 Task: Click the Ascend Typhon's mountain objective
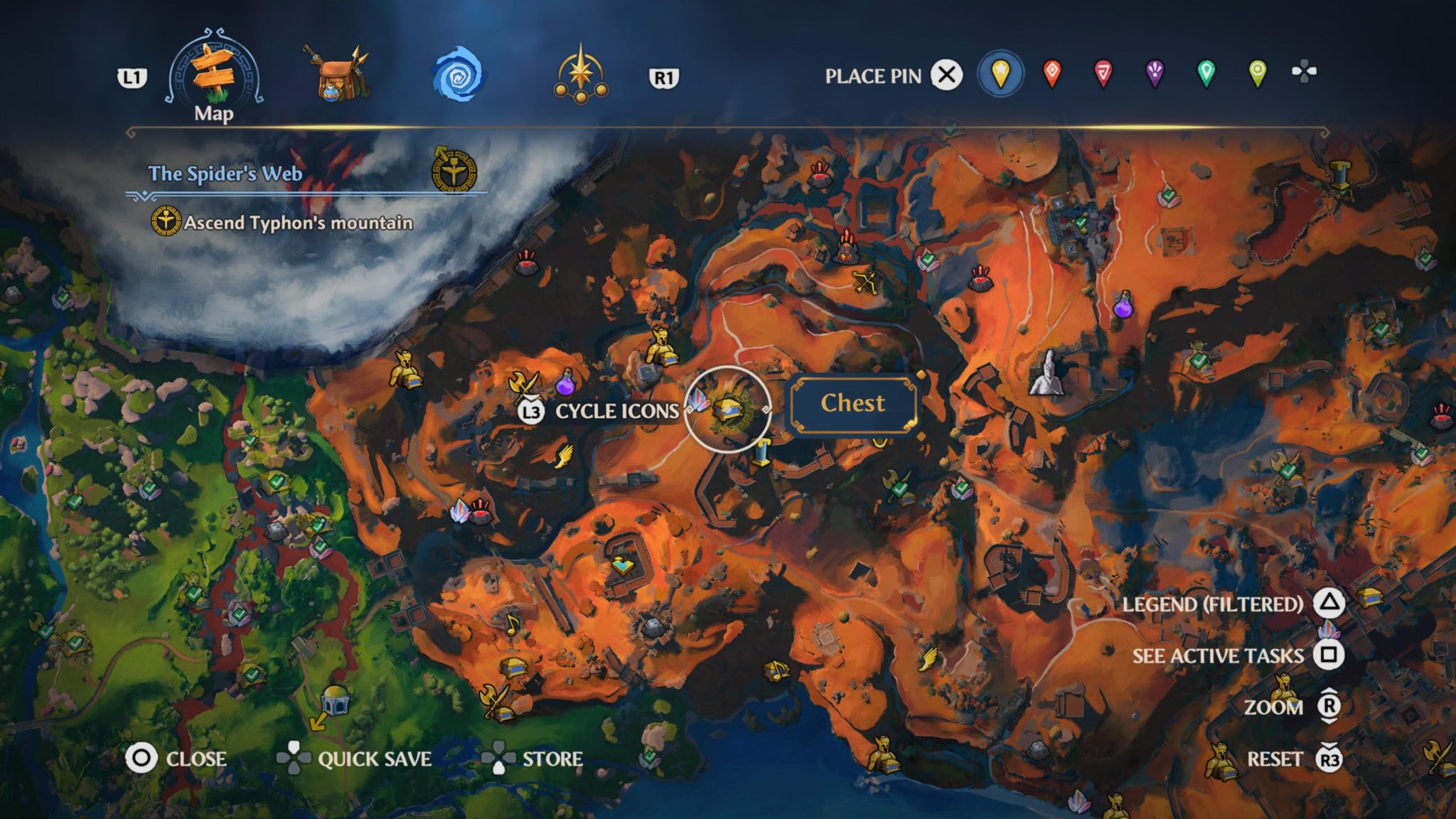[299, 223]
